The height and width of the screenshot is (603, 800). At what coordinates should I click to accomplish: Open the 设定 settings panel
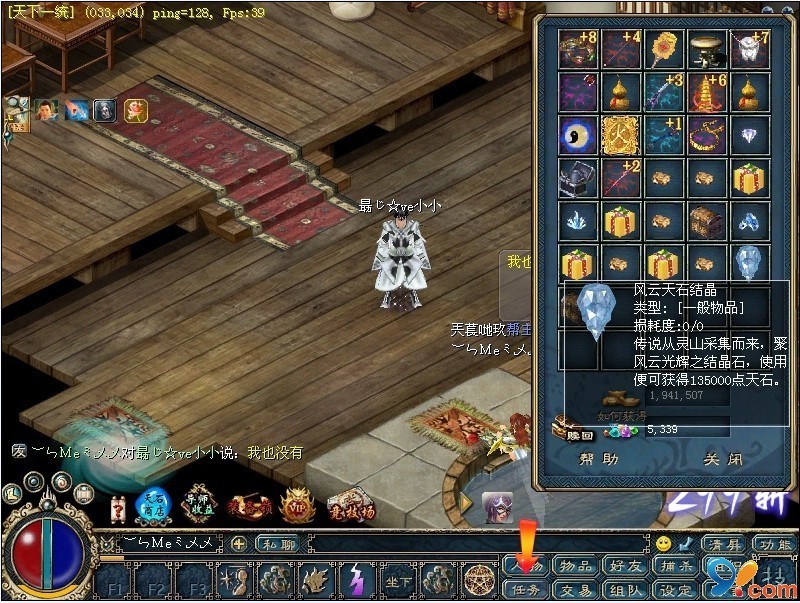[675, 590]
